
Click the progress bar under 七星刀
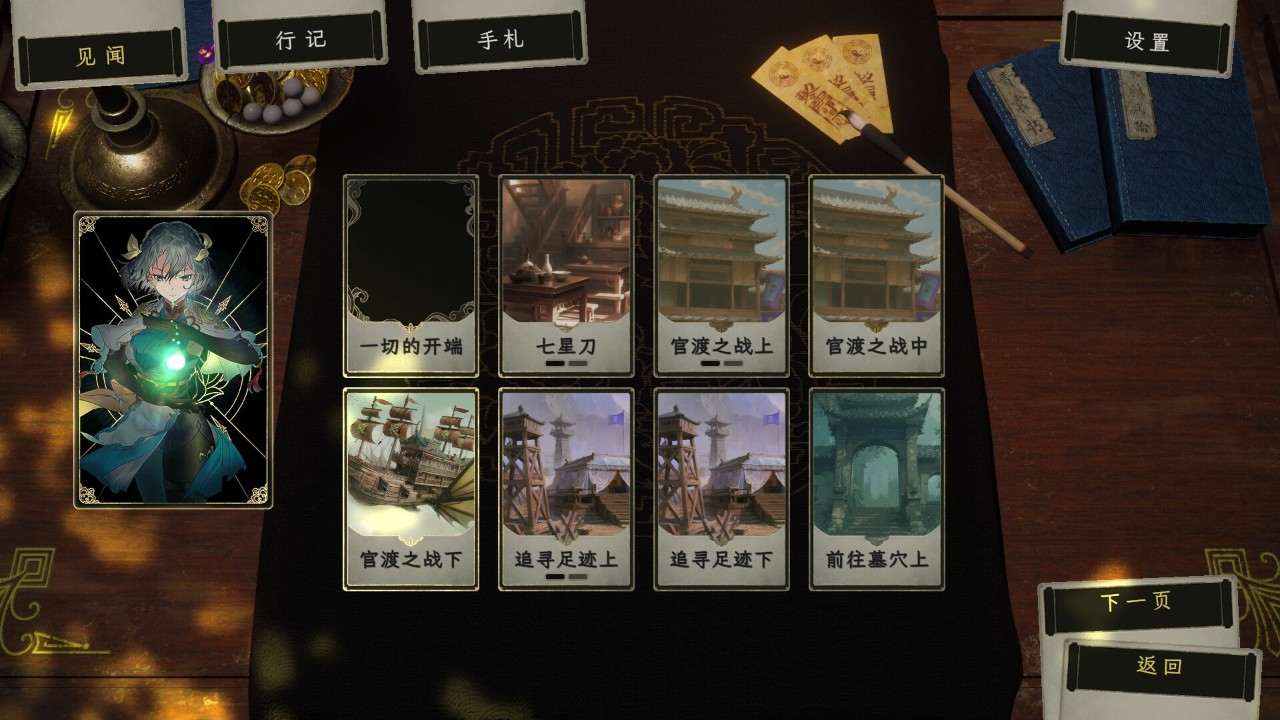(x=565, y=364)
